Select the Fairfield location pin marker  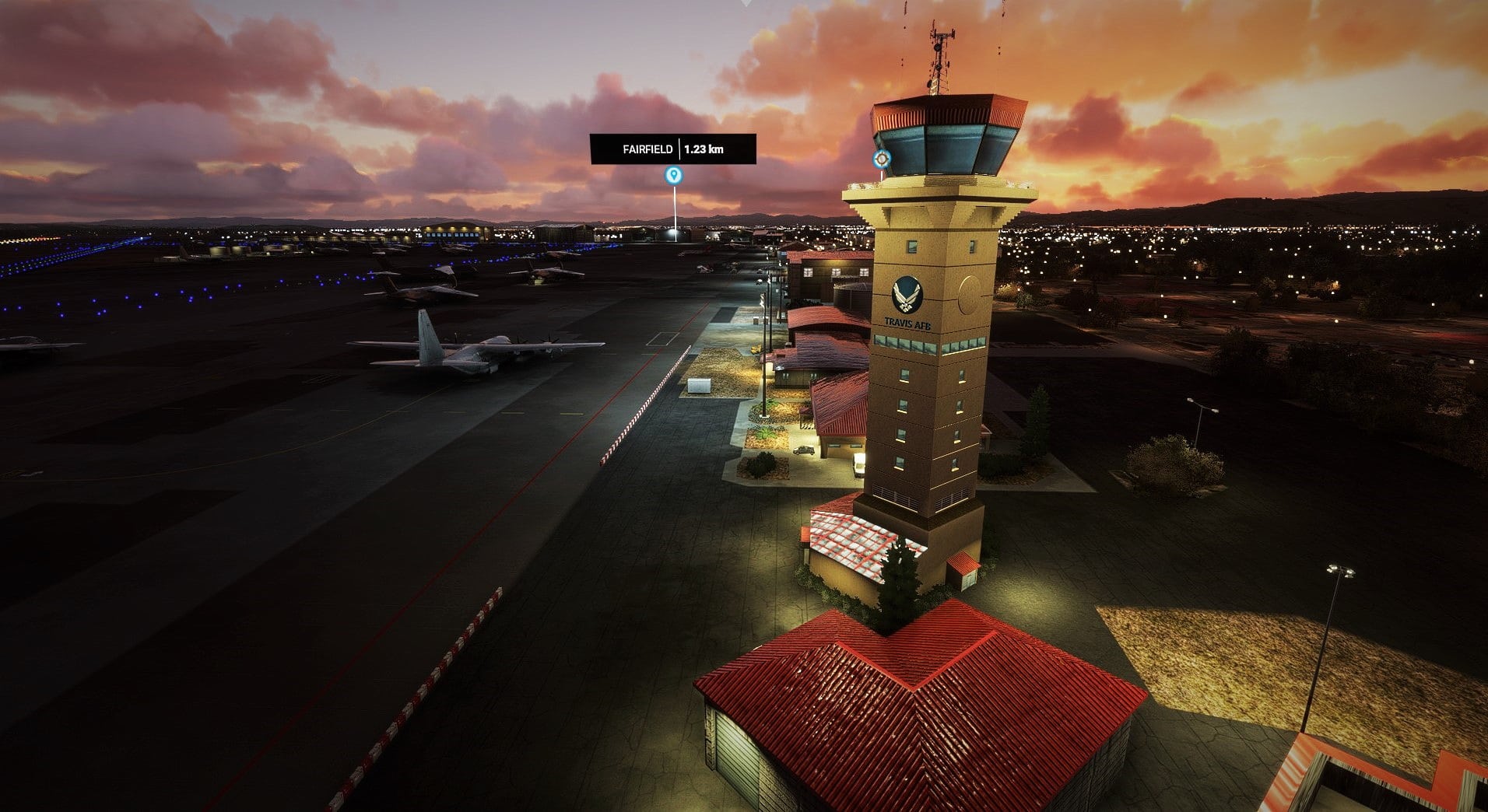click(673, 175)
